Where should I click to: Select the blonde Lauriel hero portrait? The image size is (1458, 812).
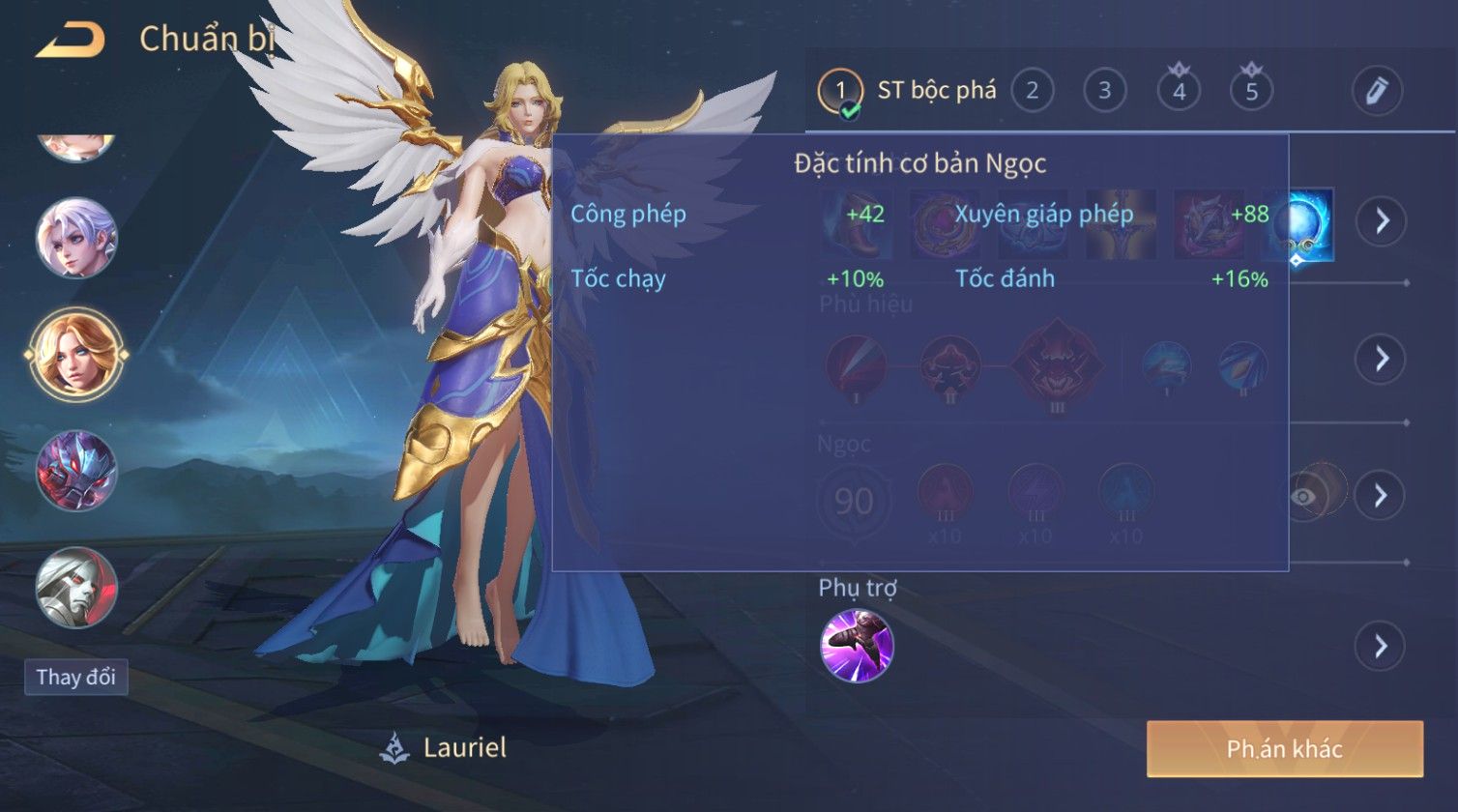[x=76, y=354]
